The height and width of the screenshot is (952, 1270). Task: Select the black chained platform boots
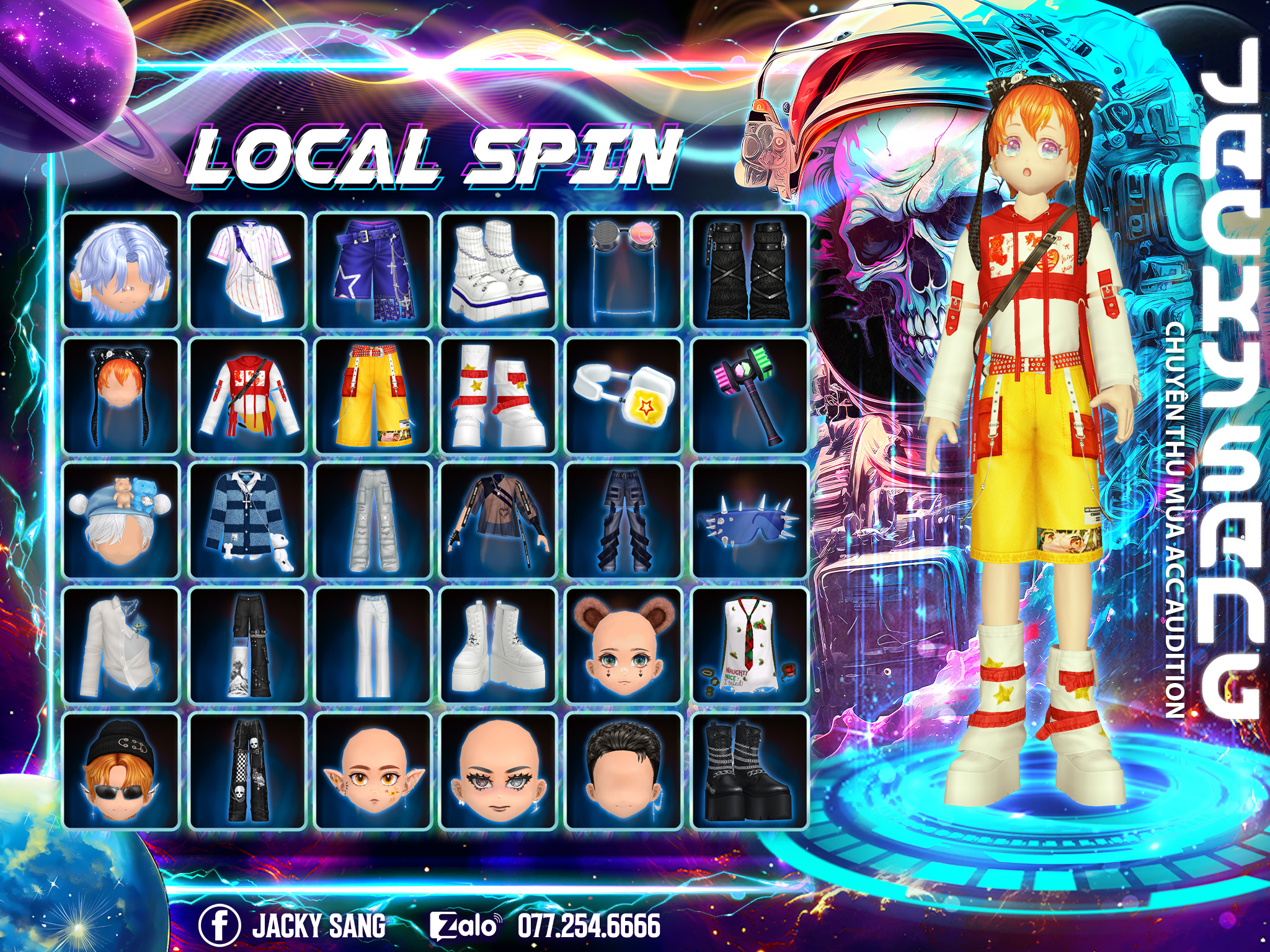750,772
